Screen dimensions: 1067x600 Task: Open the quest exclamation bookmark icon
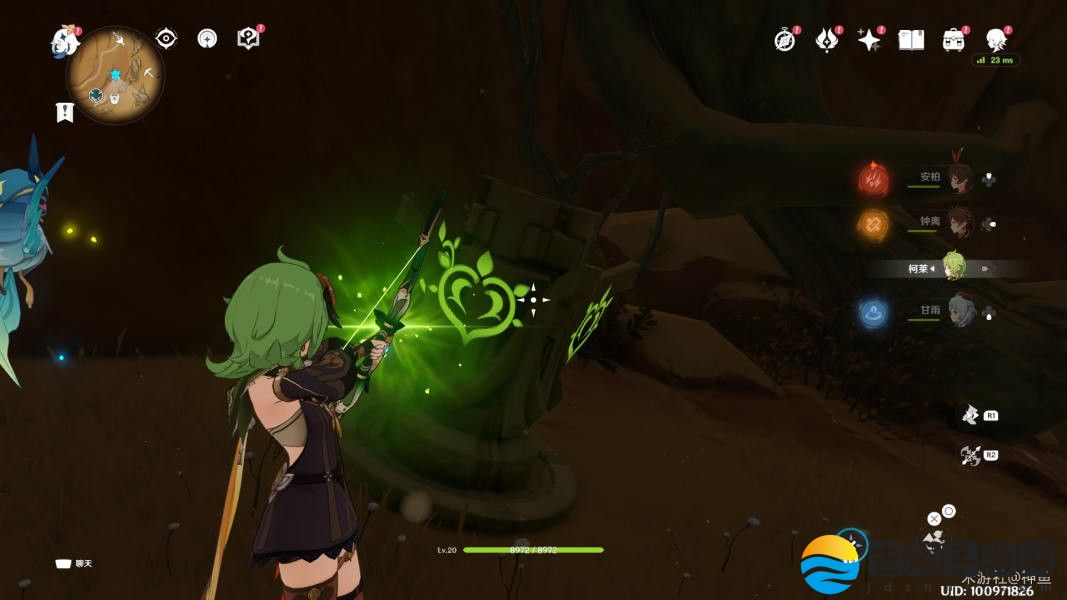point(65,112)
